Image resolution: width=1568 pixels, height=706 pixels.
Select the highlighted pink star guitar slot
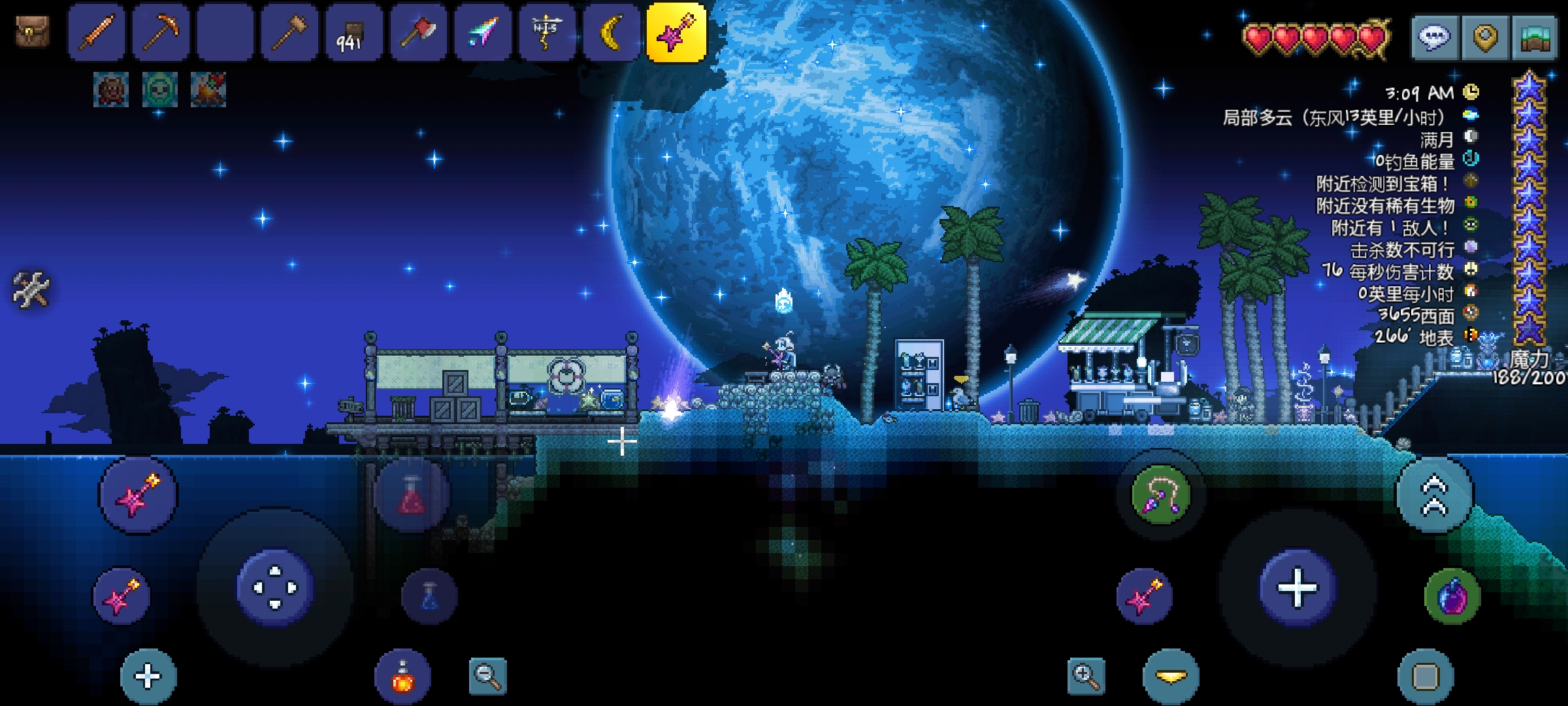[676, 33]
